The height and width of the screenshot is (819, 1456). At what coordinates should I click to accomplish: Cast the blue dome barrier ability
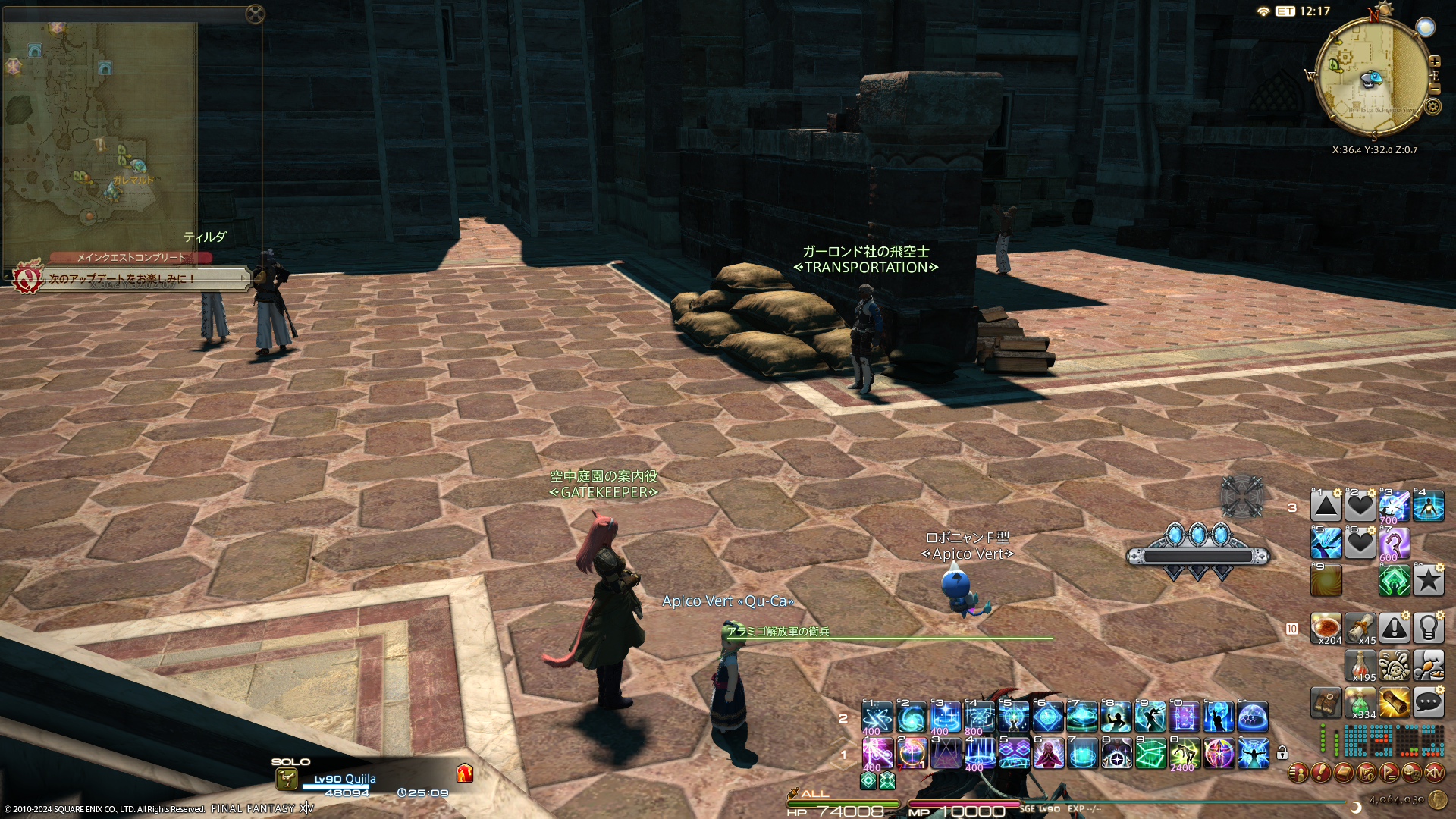coord(1253,717)
